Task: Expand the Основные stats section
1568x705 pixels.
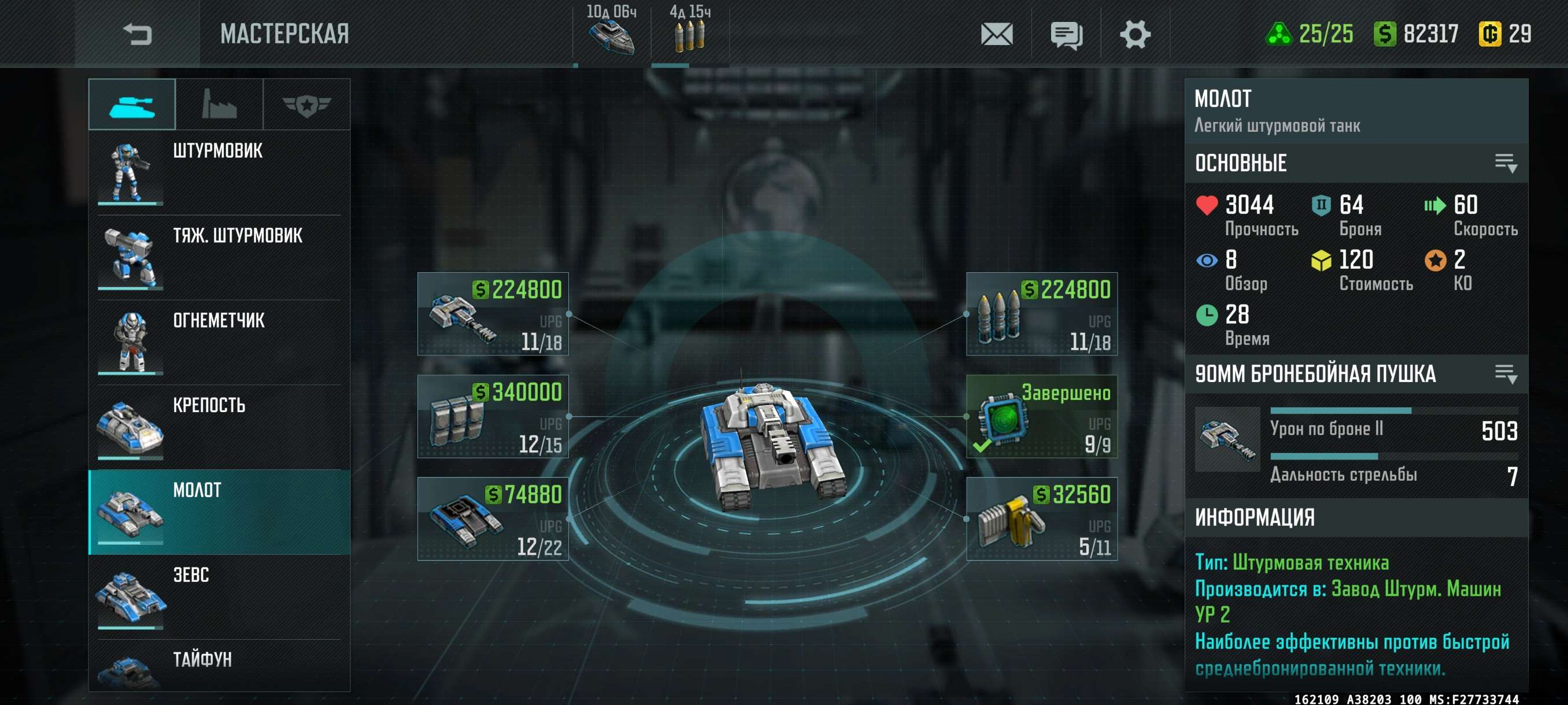Action: click(1506, 163)
